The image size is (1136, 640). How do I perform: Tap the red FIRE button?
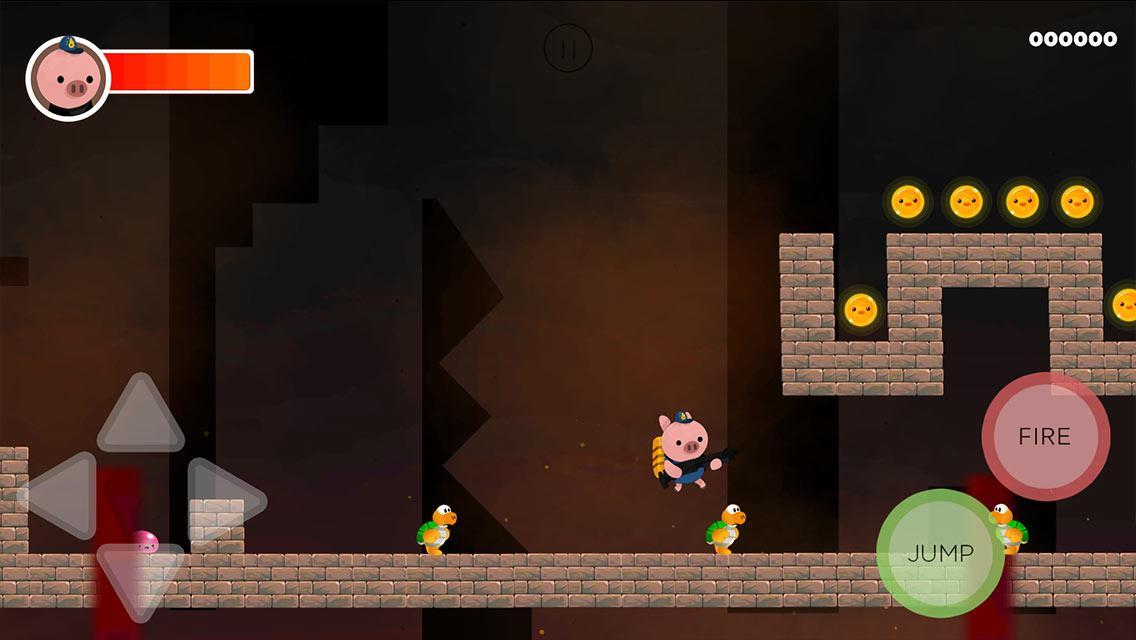point(1045,437)
